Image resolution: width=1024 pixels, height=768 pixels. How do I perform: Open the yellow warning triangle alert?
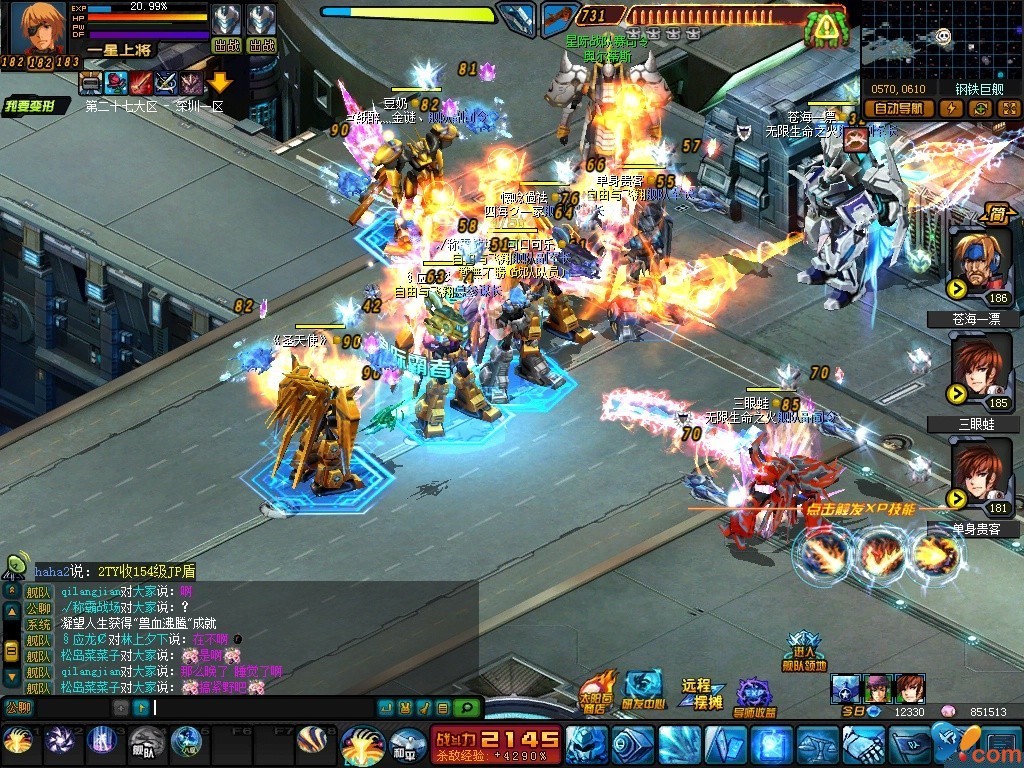pos(824,29)
